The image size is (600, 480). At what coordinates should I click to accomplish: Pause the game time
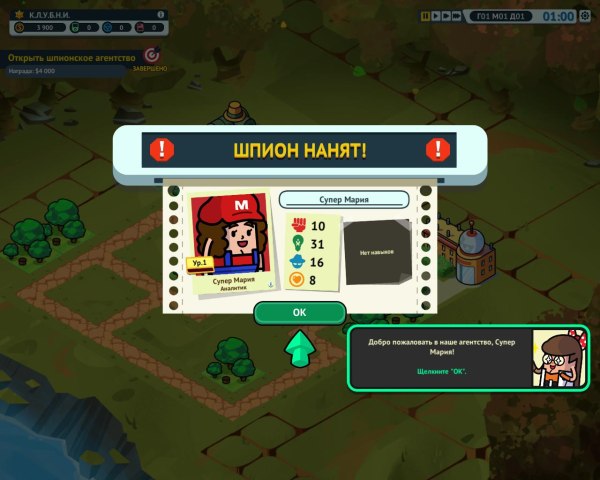(x=425, y=16)
